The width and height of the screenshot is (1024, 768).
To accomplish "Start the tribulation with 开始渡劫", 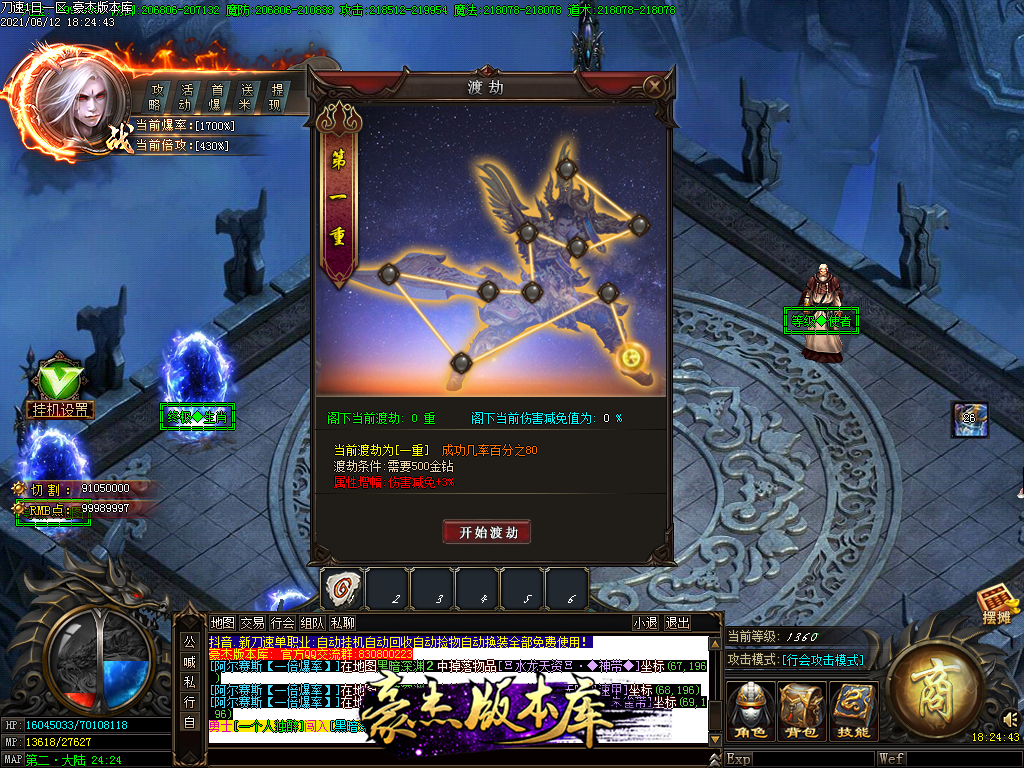I will pos(487,532).
